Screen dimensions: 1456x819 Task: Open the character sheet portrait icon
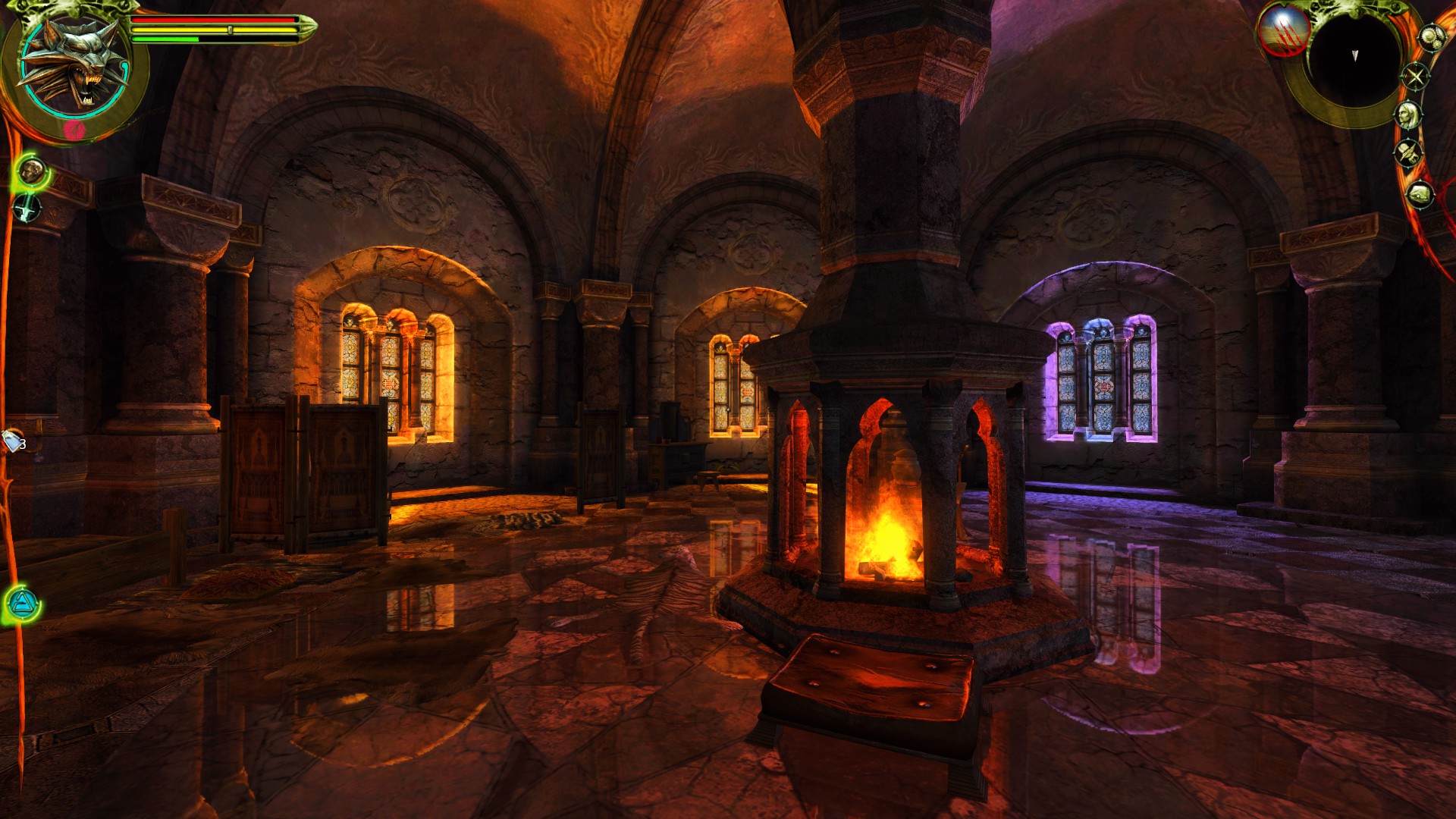pyautogui.click(x=1408, y=115)
